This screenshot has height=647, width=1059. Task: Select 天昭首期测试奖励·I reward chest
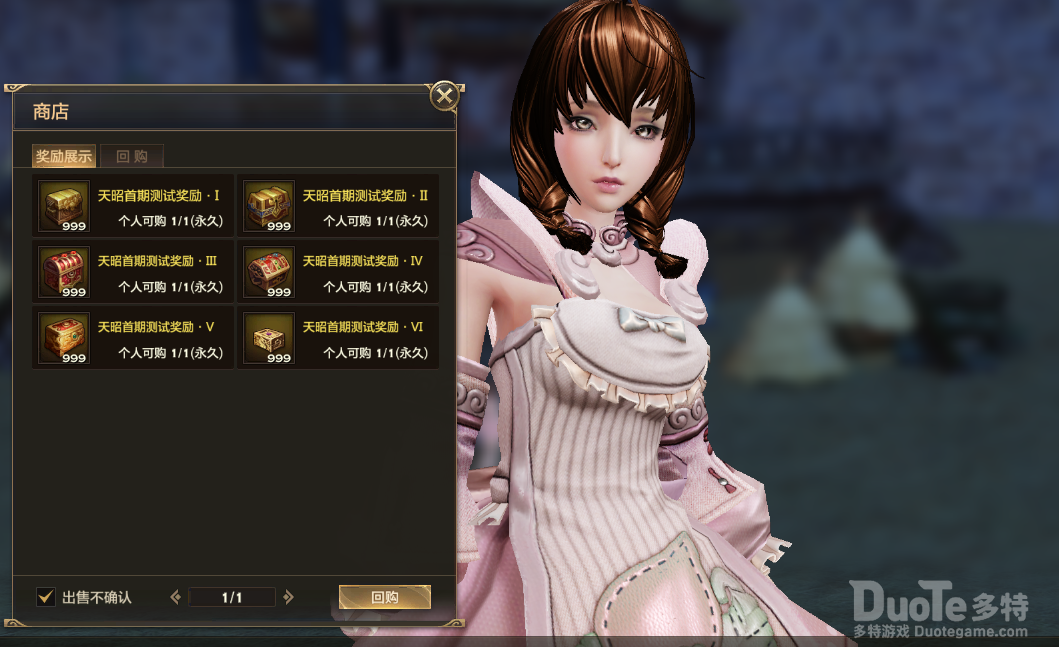[64, 206]
